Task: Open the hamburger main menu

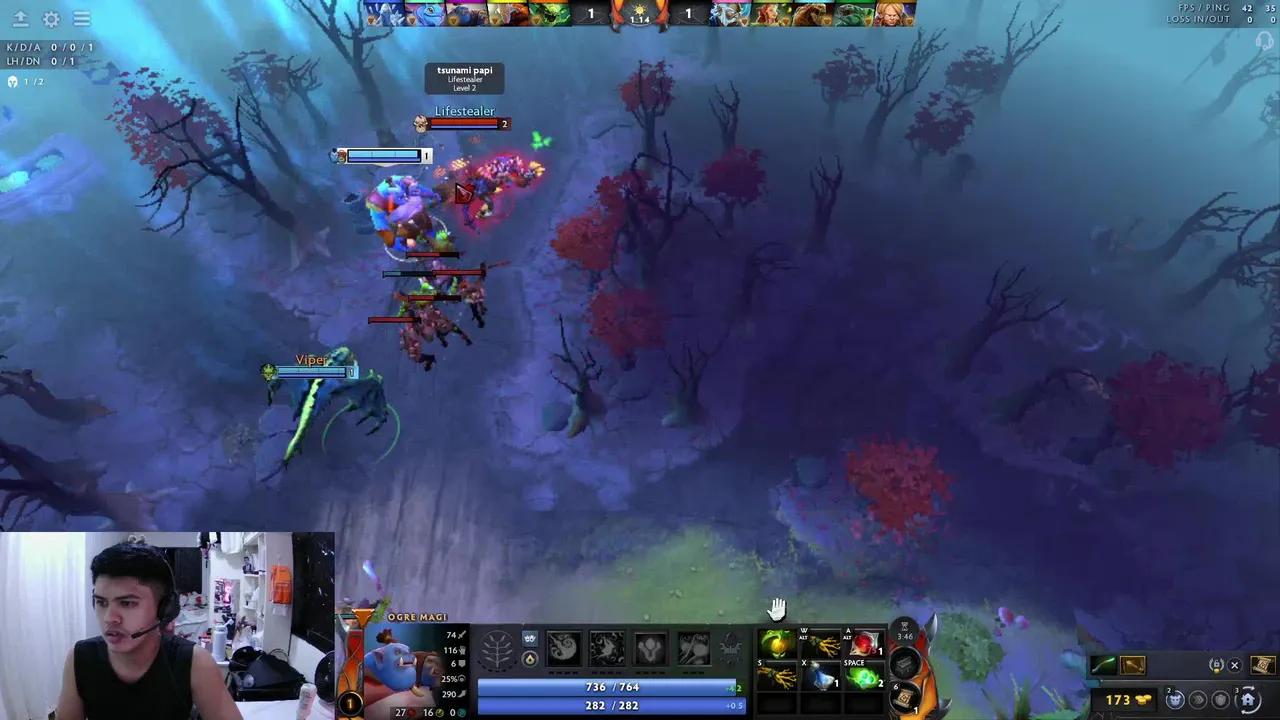Action: (x=82, y=18)
